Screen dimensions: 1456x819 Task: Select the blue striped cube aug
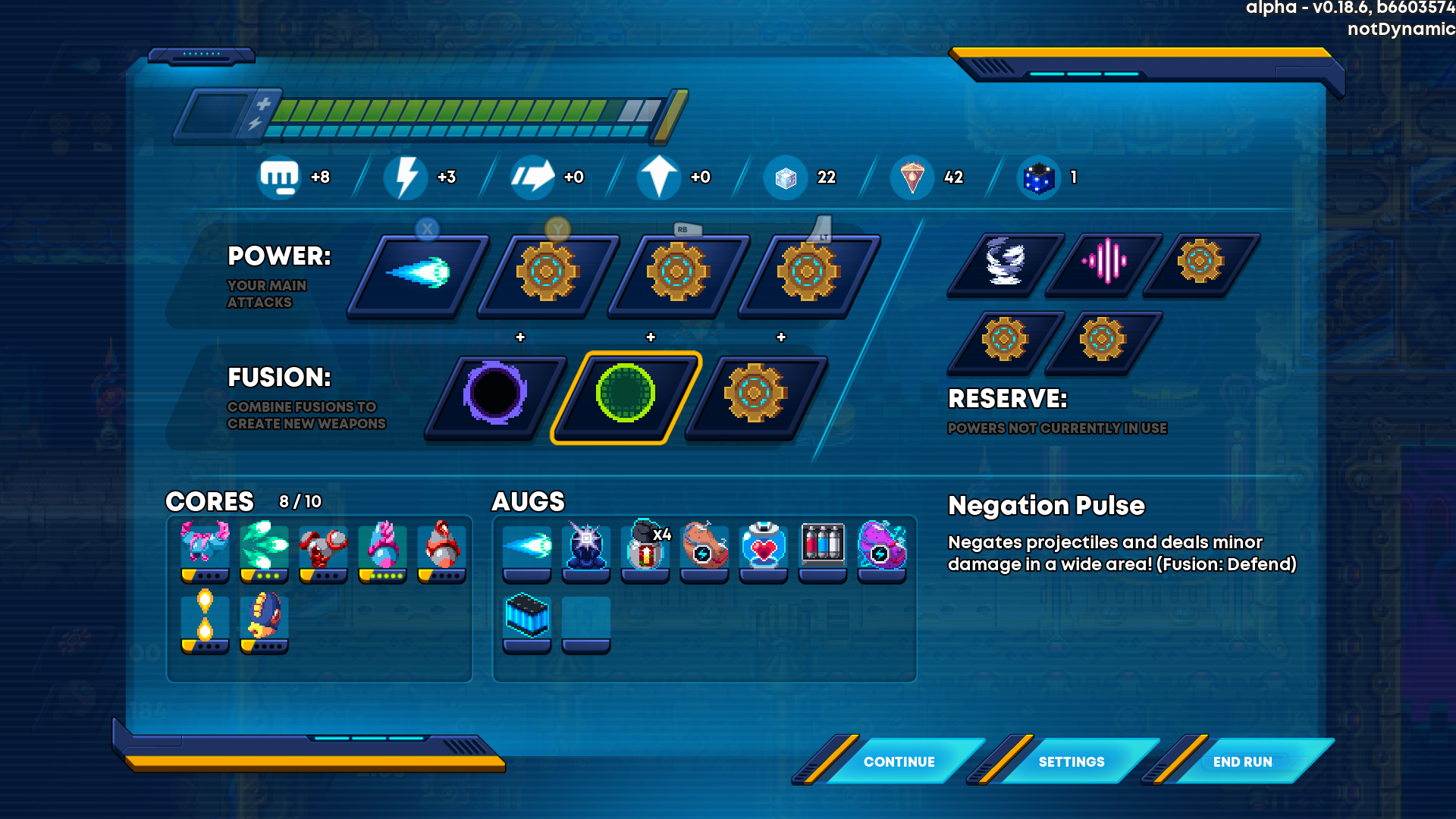click(x=527, y=618)
